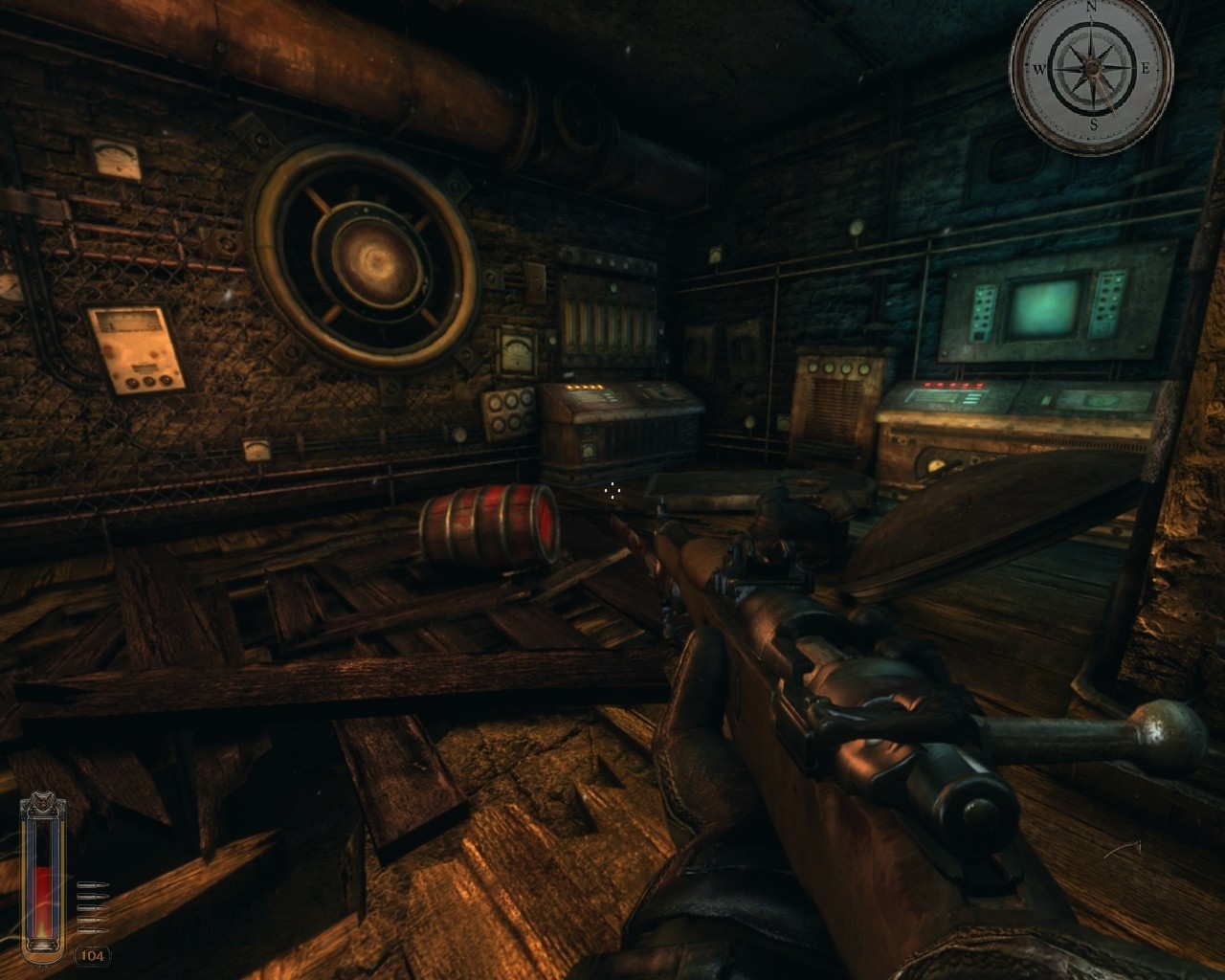Click the crosshair at screen center
1225x980 pixels.
[x=612, y=490]
